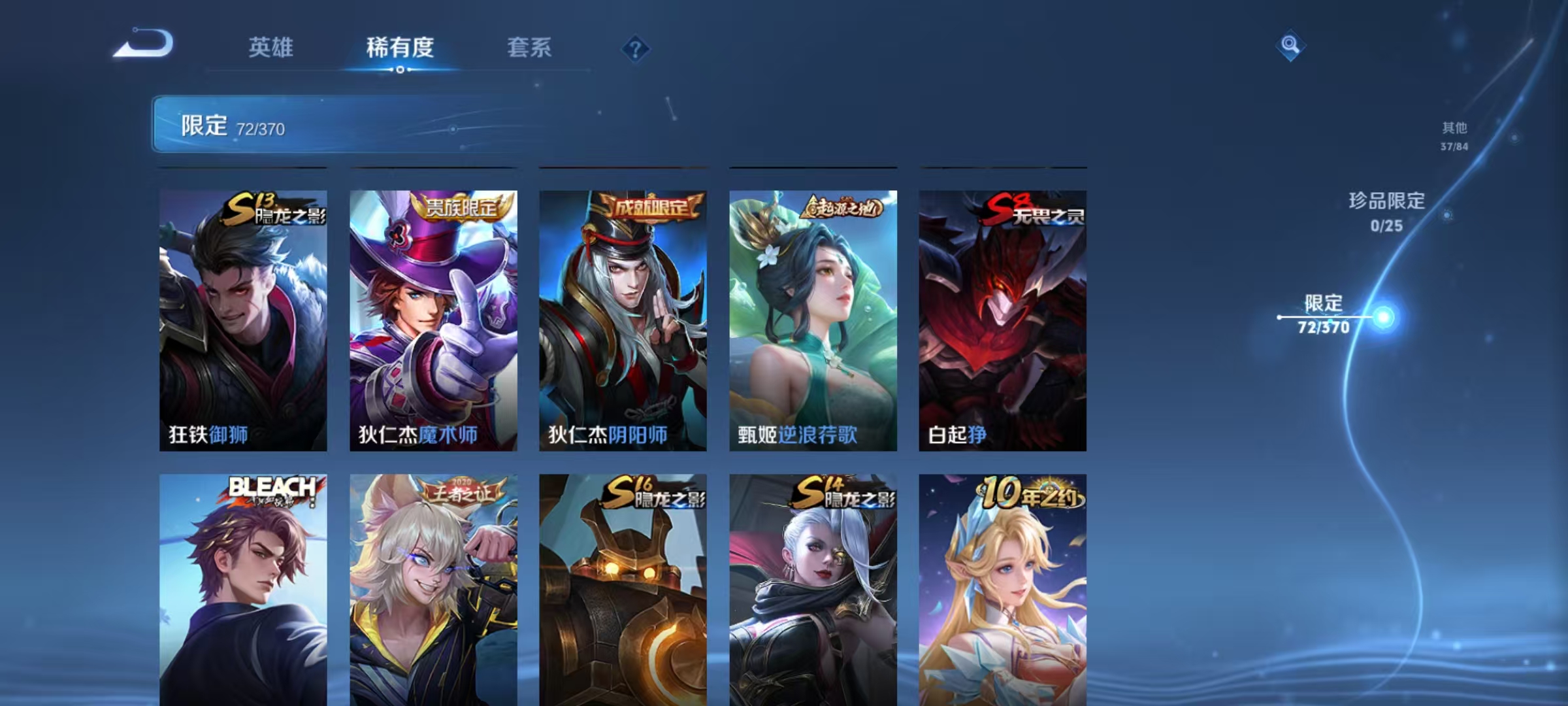Switch to the 英雄 tab

point(272,47)
